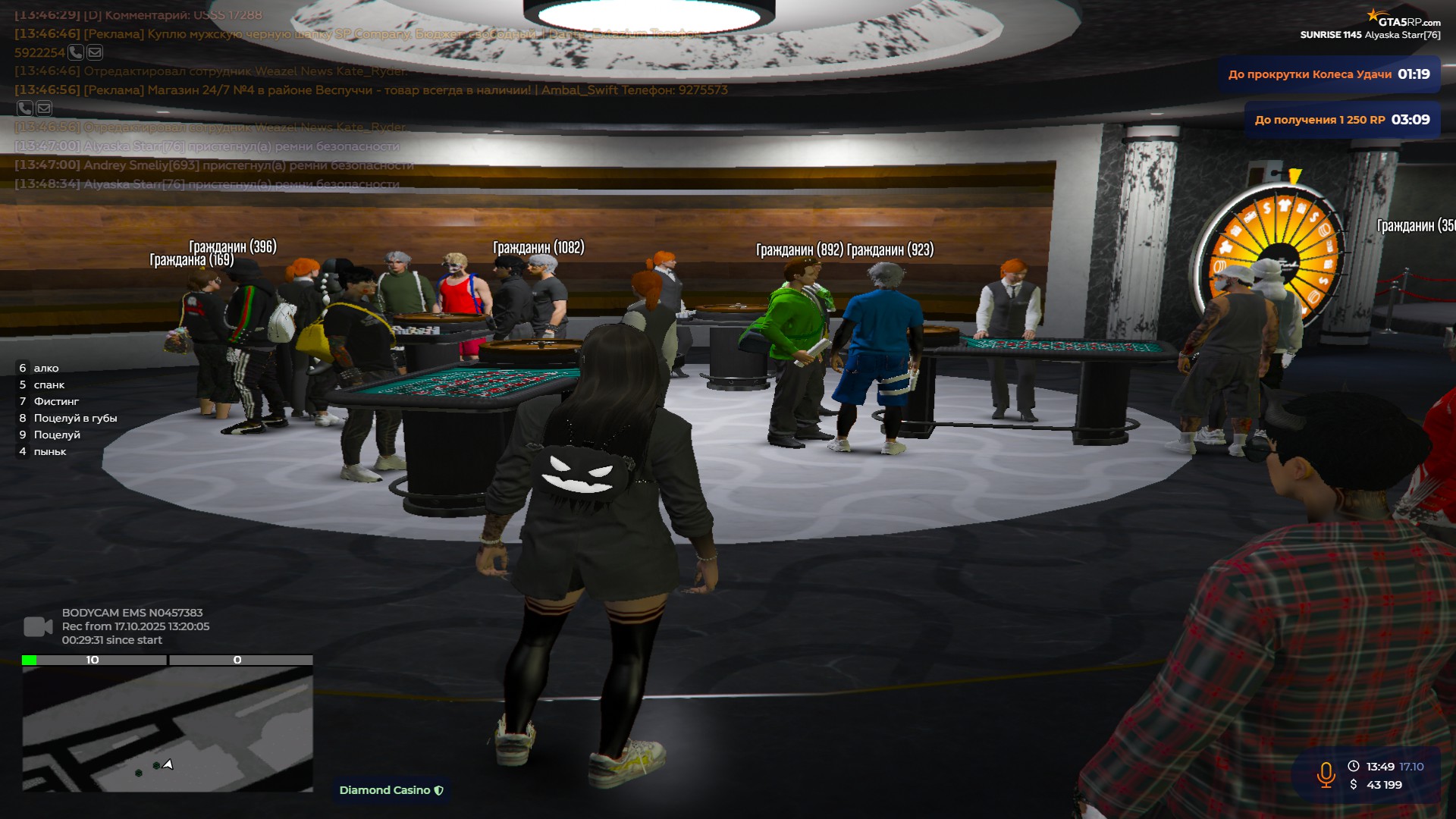Message number 5922254 using the envelope icon
Image resolution: width=1456 pixels, height=819 pixels.
[95, 52]
